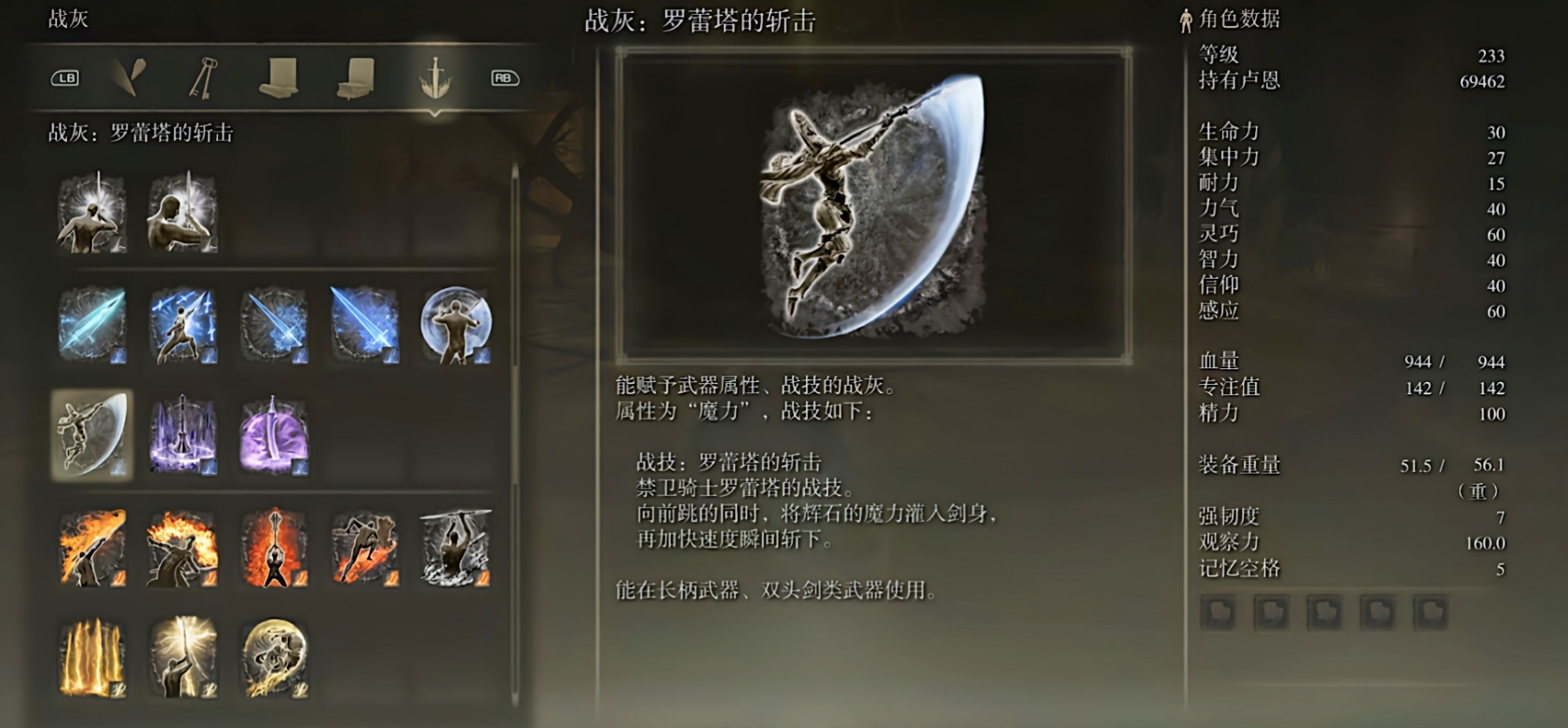Image resolution: width=1568 pixels, height=728 pixels.
Task: Select the leaping figure ash icon beside Loretta's Slash
Action: pos(184,323)
